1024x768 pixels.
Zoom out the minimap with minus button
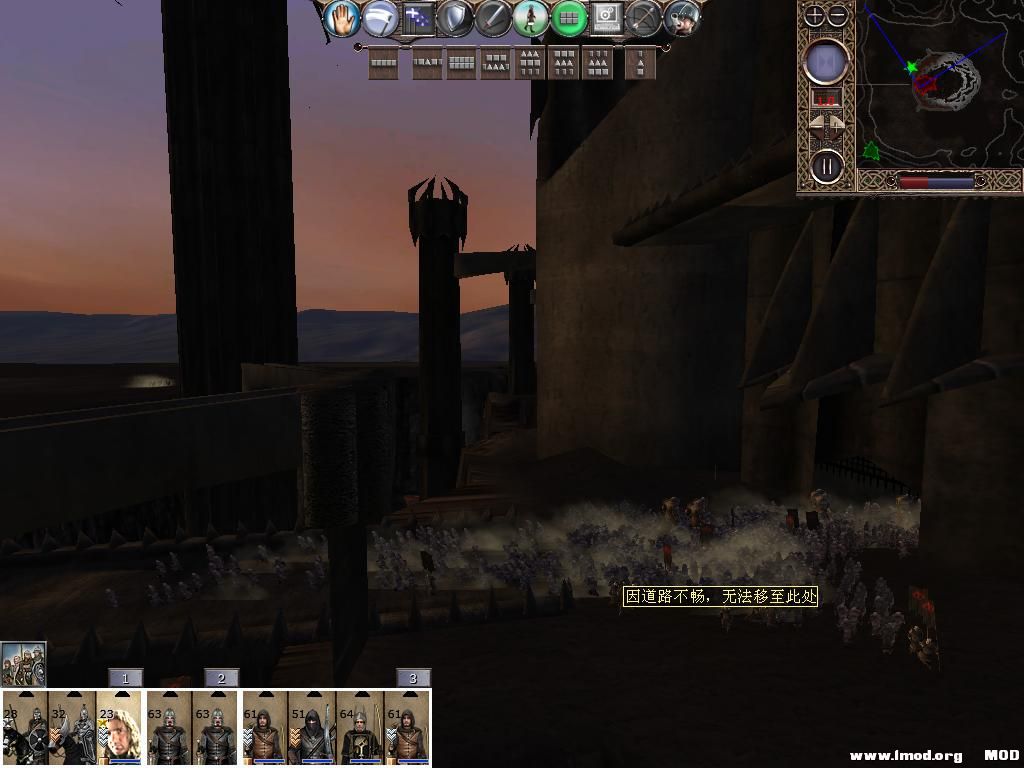pyautogui.click(x=838, y=15)
